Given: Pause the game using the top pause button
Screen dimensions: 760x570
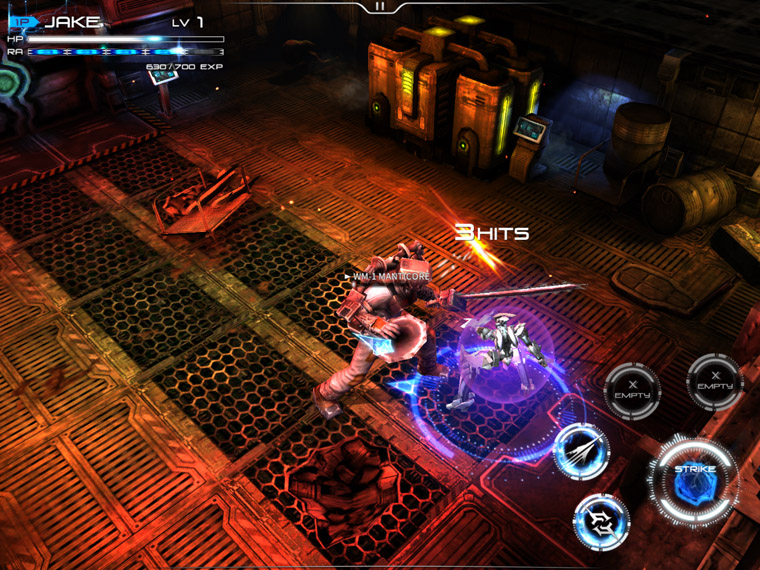Looking at the screenshot, I should point(380,6).
